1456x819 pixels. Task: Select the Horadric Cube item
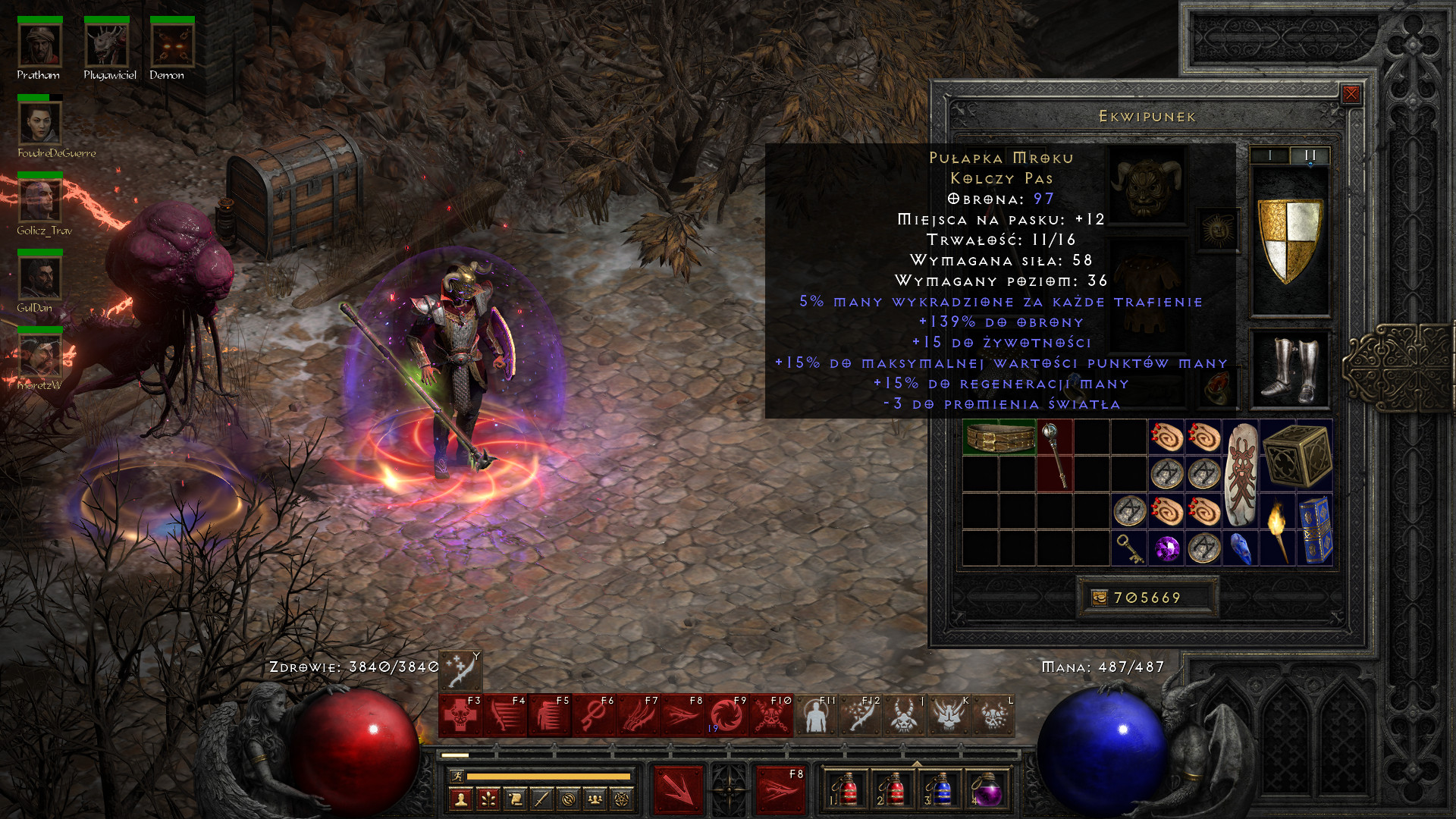1297,456
